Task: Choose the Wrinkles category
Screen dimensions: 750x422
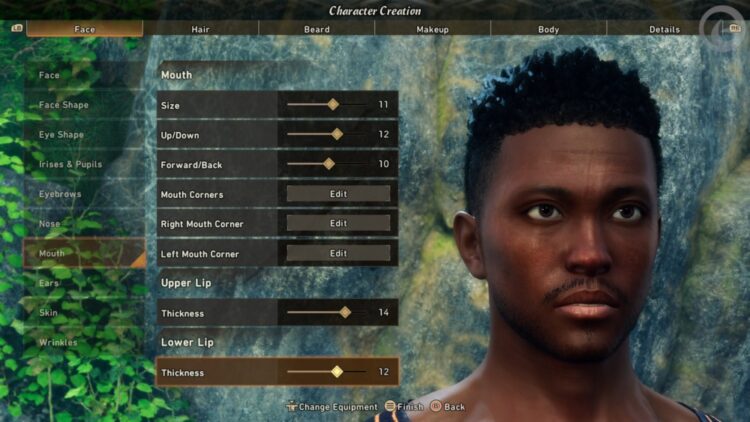Action: [58, 343]
